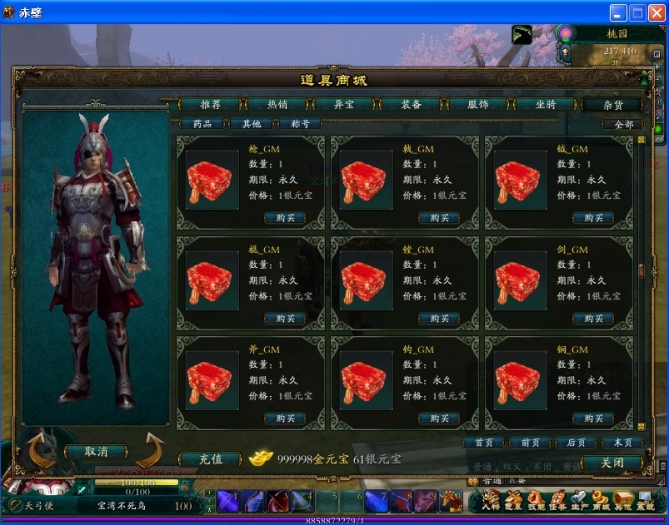
Task: Click the 取消 cancel button under character preview
Action: pyautogui.click(x=97, y=452)
